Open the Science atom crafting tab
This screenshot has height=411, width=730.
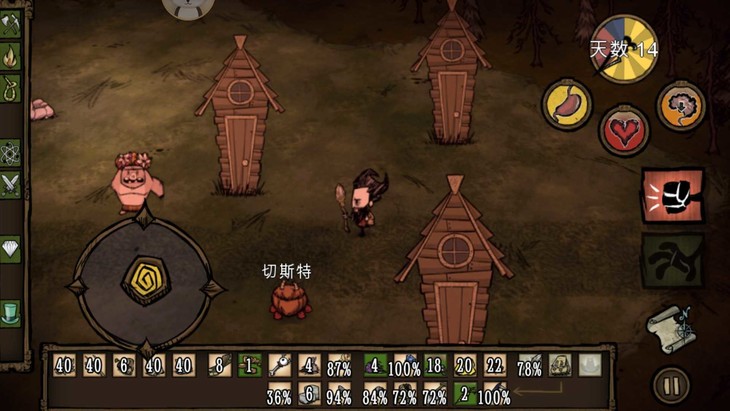tap(10, 152)
